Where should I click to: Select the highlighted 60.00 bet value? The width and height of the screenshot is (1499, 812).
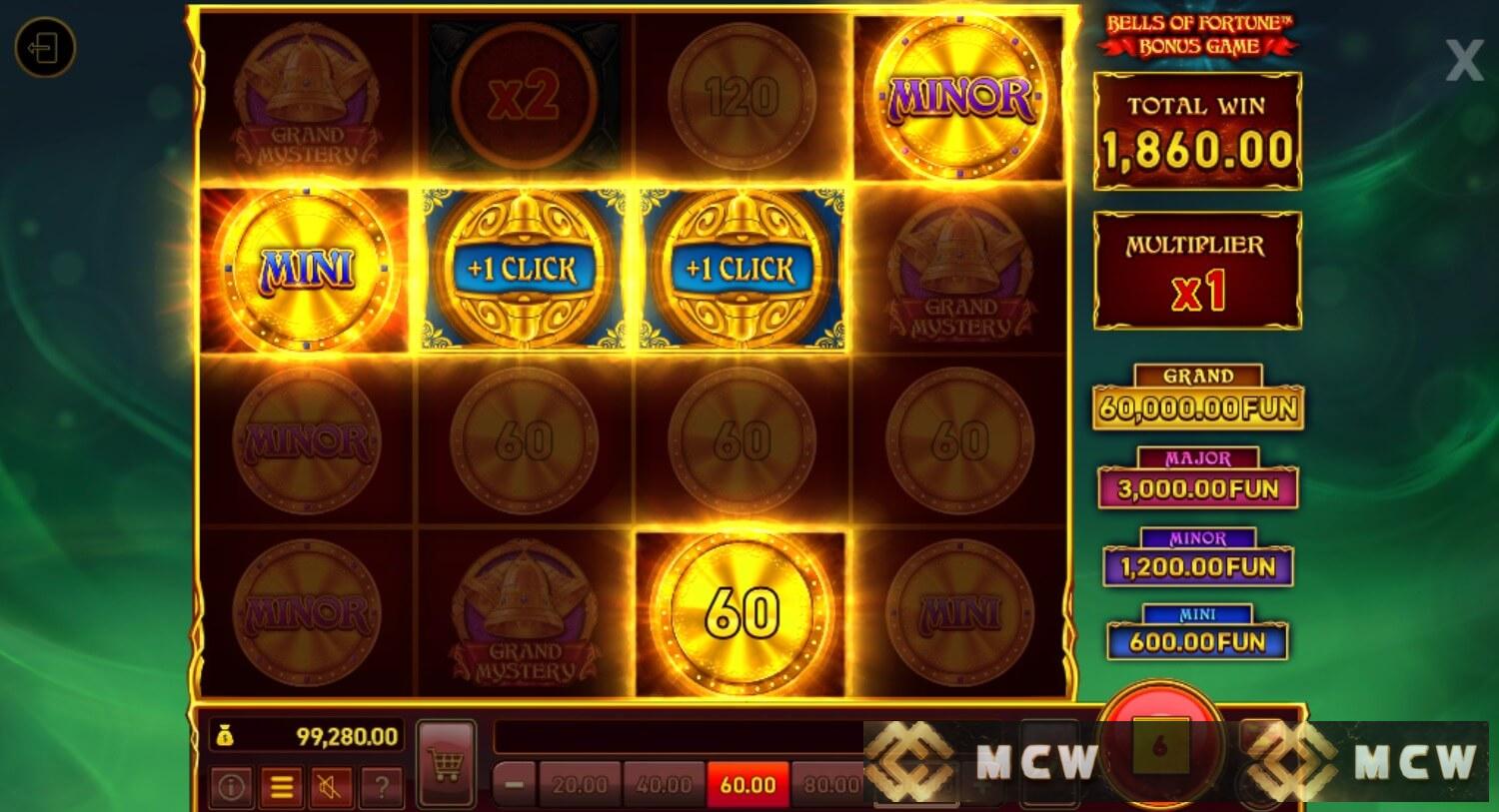748,785
